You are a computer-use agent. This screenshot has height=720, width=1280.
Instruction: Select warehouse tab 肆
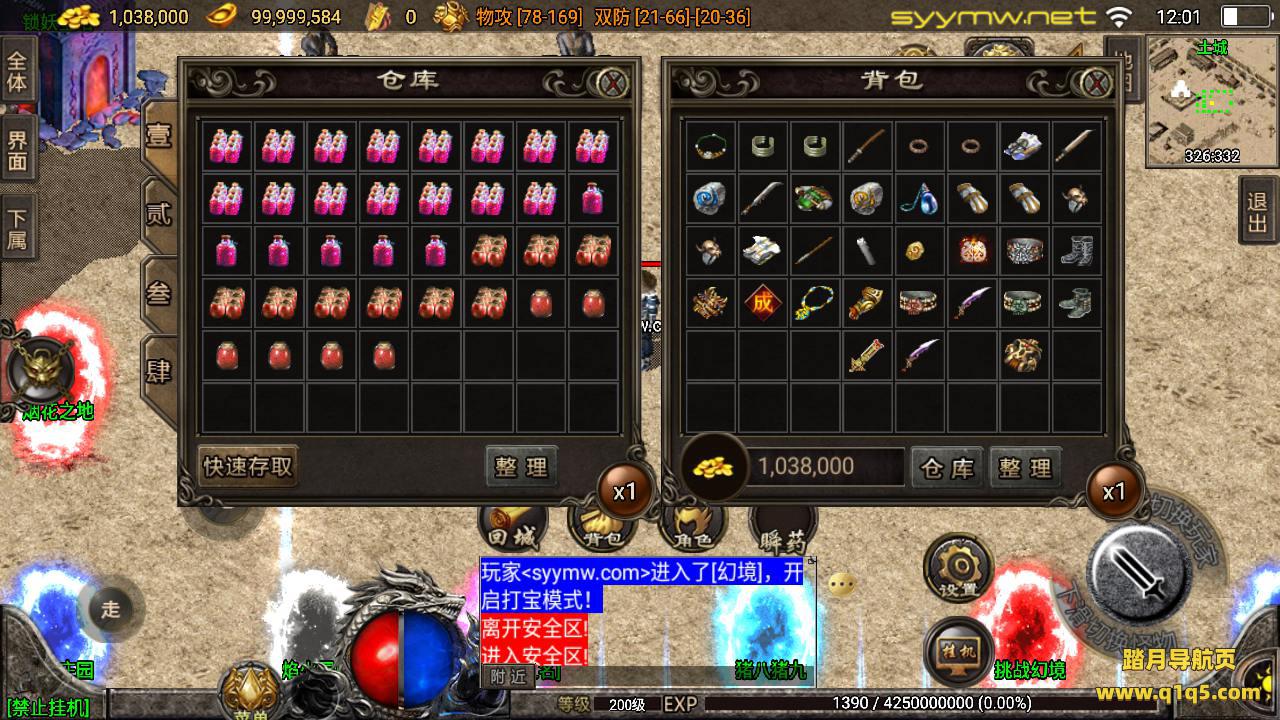click(159, 371)
